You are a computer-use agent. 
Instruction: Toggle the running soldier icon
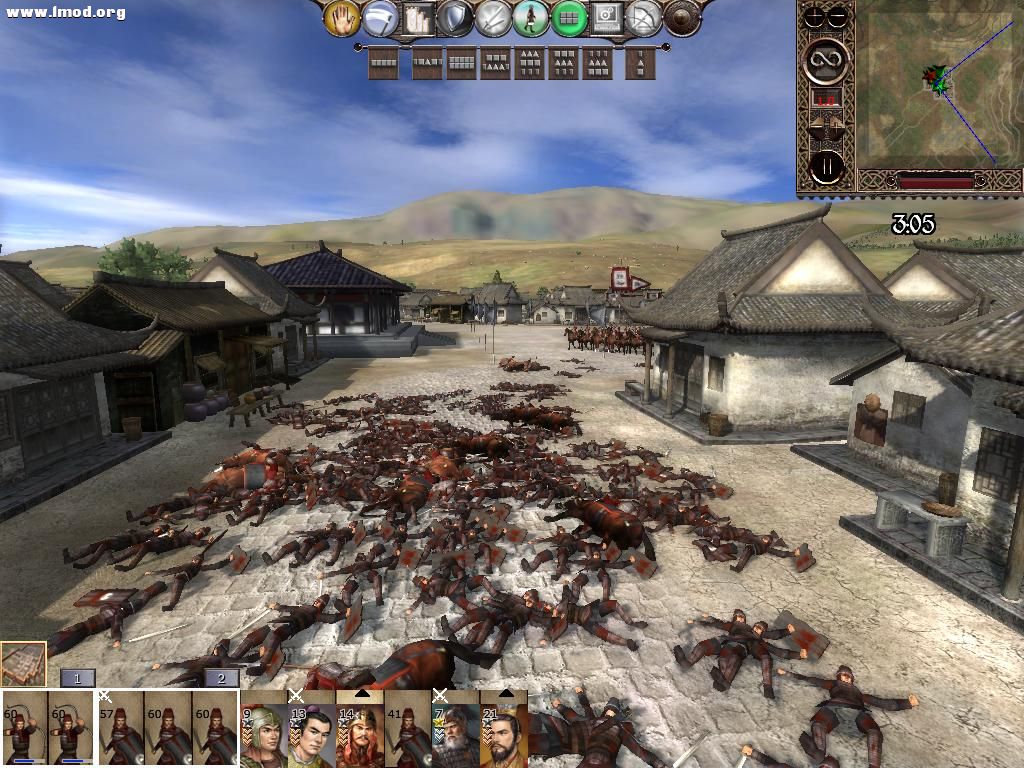(531, 17)
